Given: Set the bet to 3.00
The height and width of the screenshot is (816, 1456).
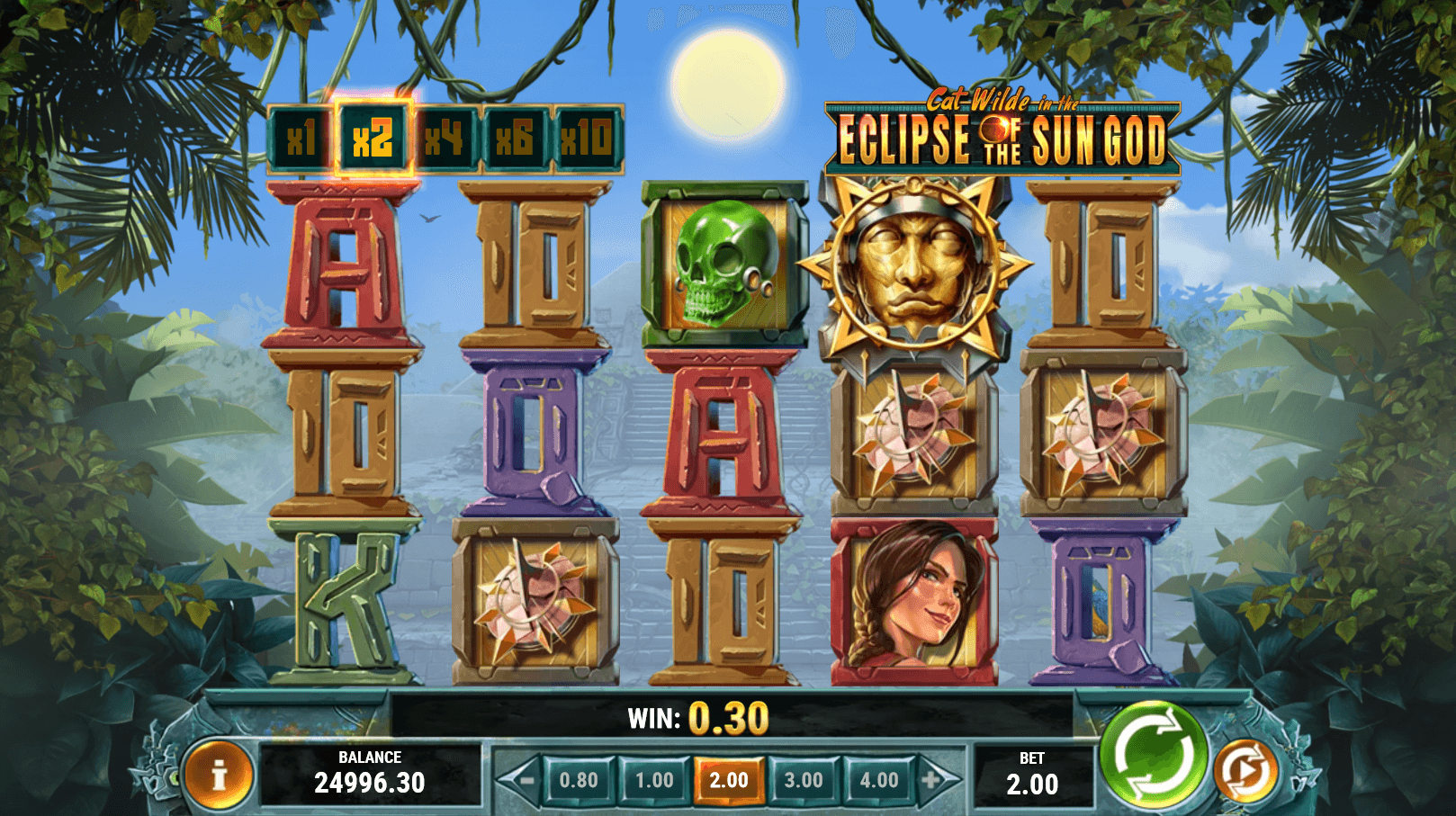Looking at the screenshot, I should click(804, 780).
